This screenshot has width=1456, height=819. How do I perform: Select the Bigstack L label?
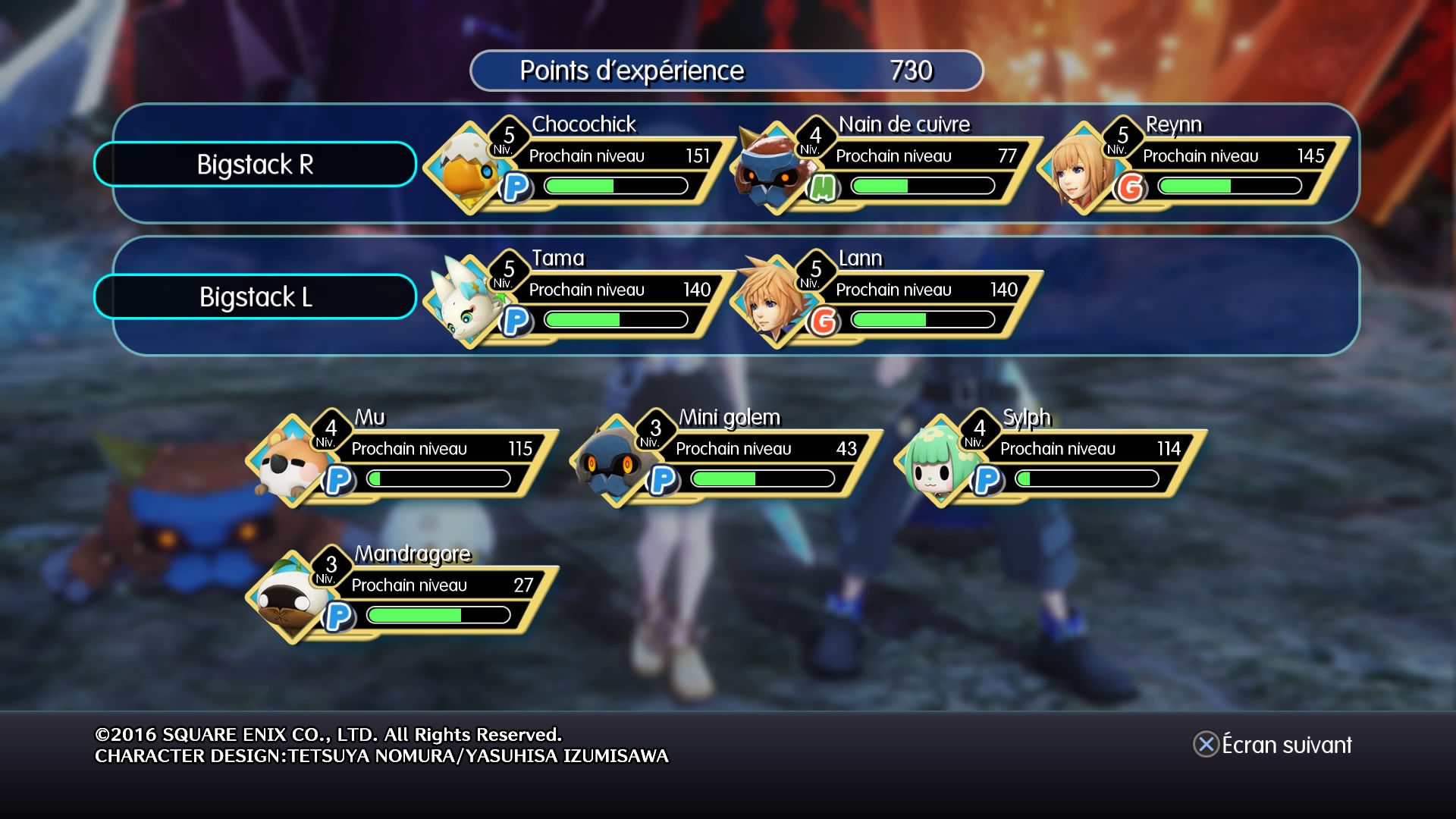click(255, 297)
